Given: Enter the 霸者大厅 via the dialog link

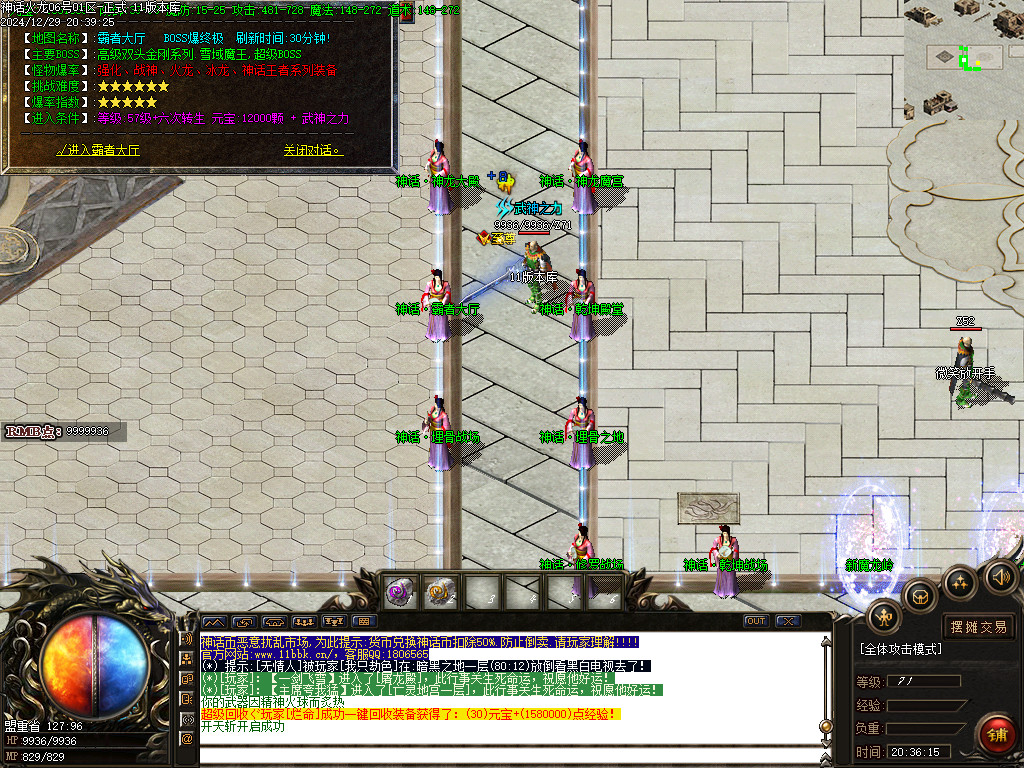Looking at the screenshot, I should tap(98, 151).
